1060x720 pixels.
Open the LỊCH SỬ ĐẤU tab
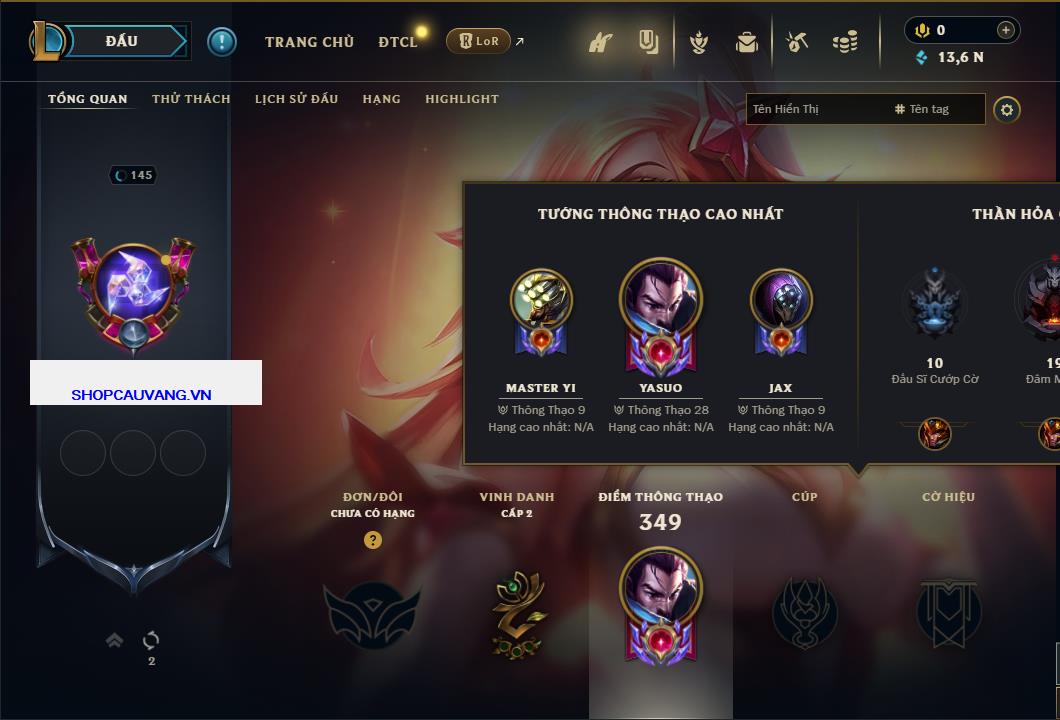(x=296, y=99)
